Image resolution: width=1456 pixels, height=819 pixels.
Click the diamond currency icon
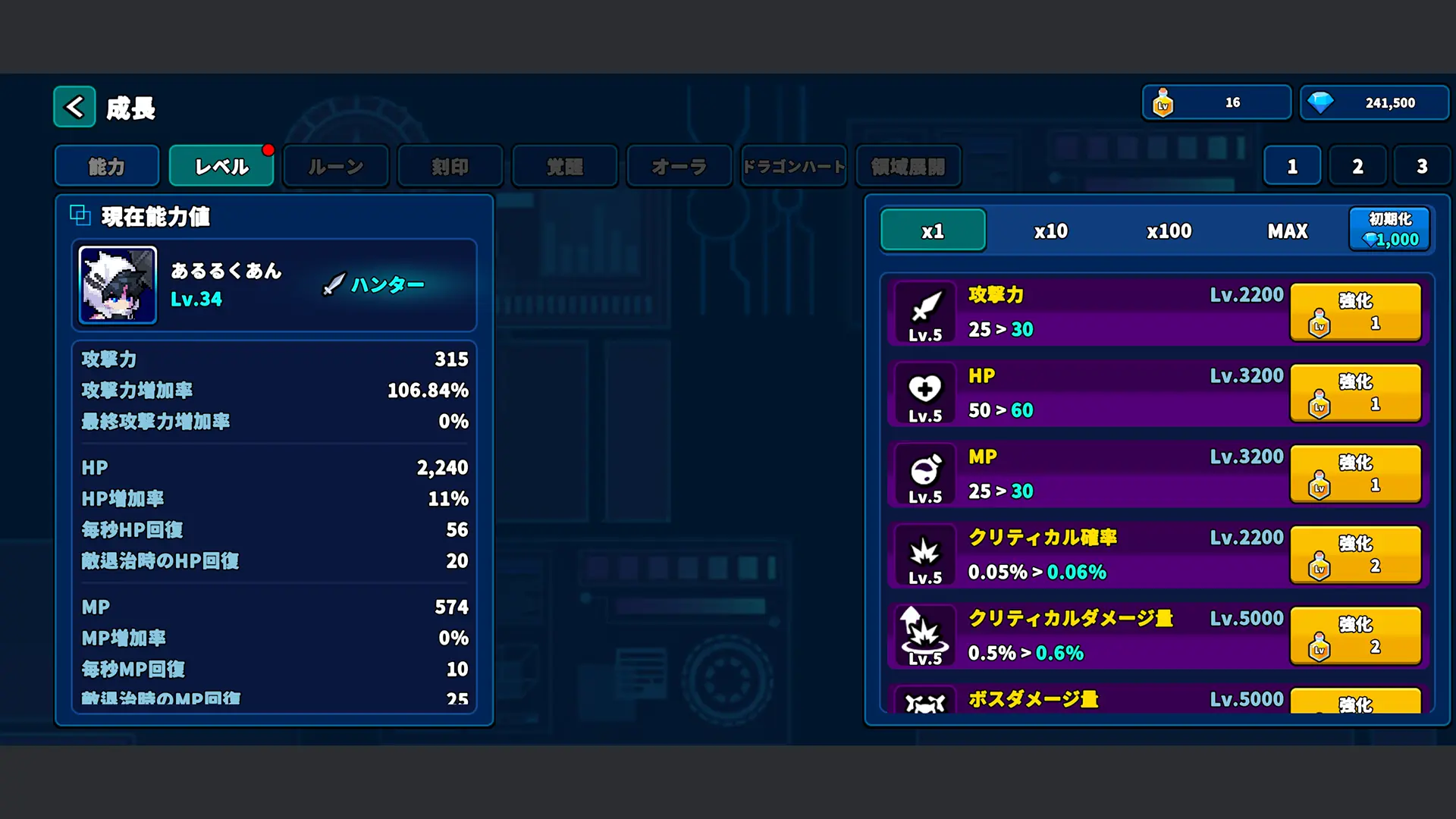point(1322,101)
